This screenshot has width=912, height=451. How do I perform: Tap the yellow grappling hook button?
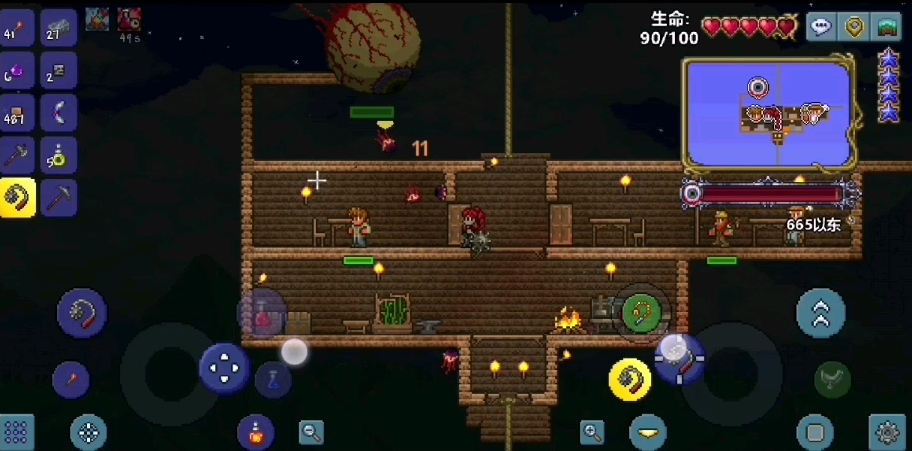tap(630, 378)
